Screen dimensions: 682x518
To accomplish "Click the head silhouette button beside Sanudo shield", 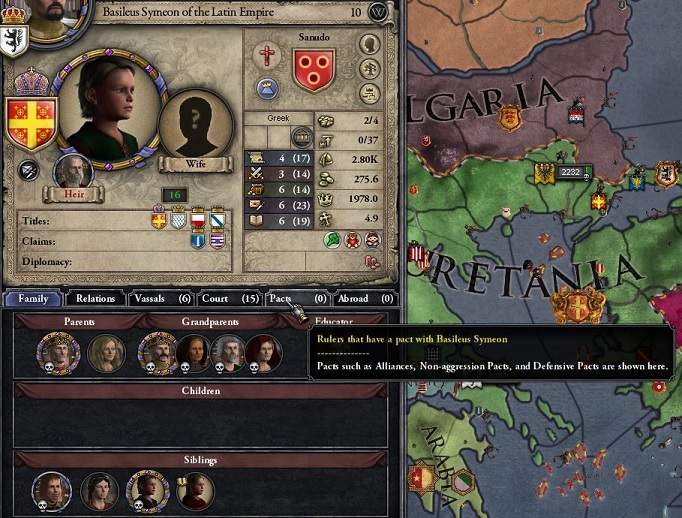I will pos(369,45).
